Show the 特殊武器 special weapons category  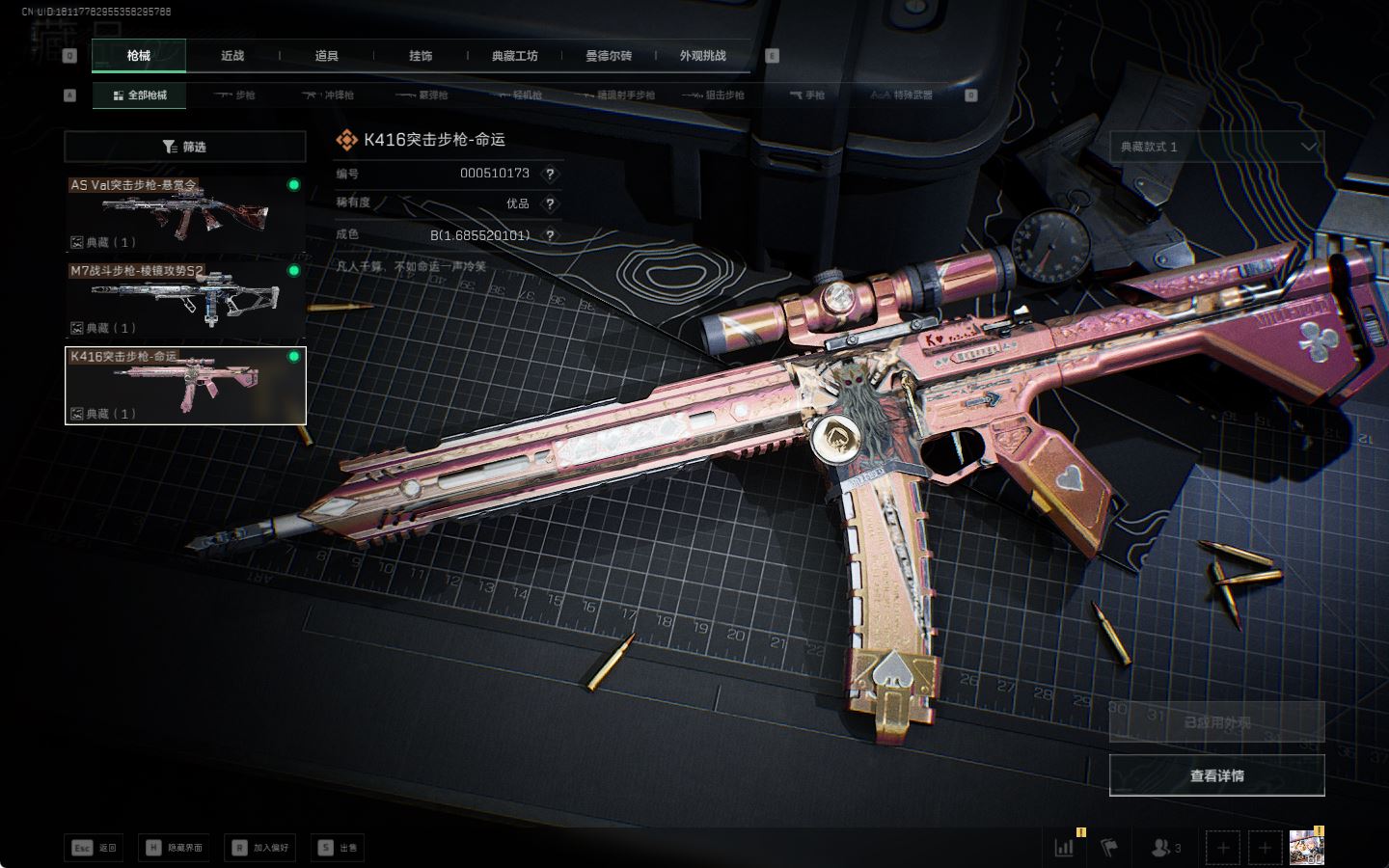click(x=902, y=95)
